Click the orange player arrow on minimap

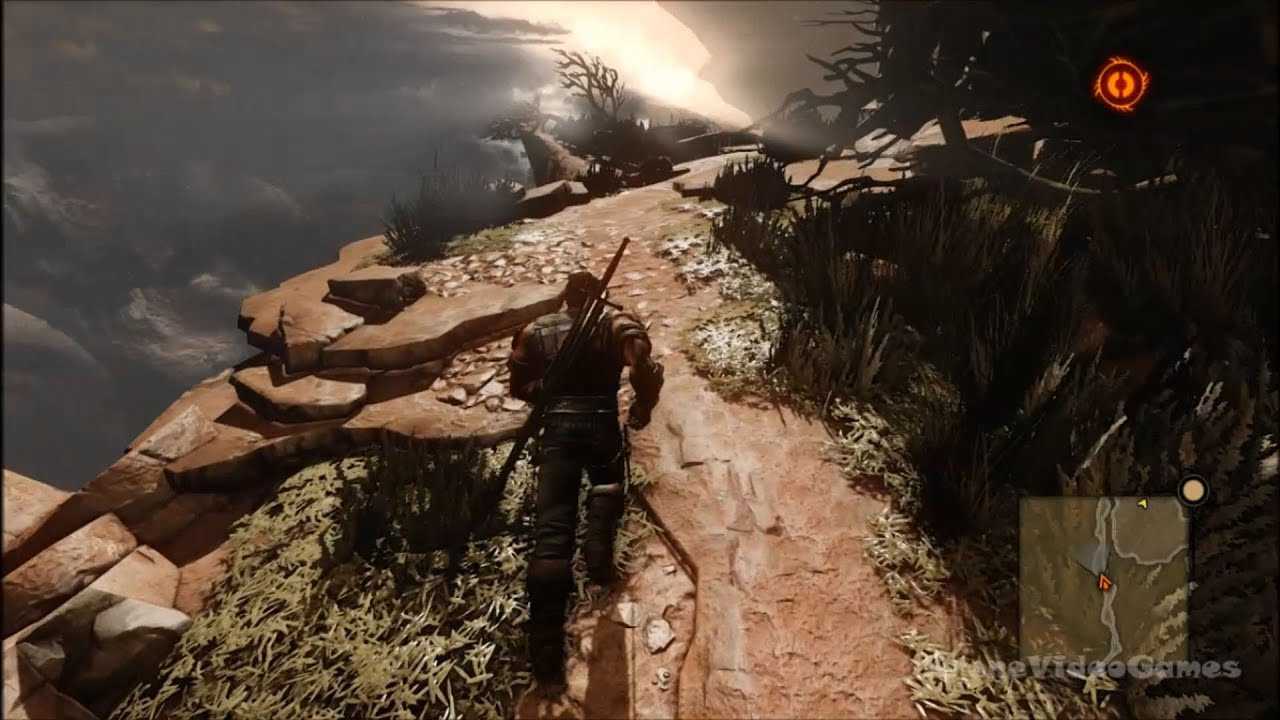1104,581
